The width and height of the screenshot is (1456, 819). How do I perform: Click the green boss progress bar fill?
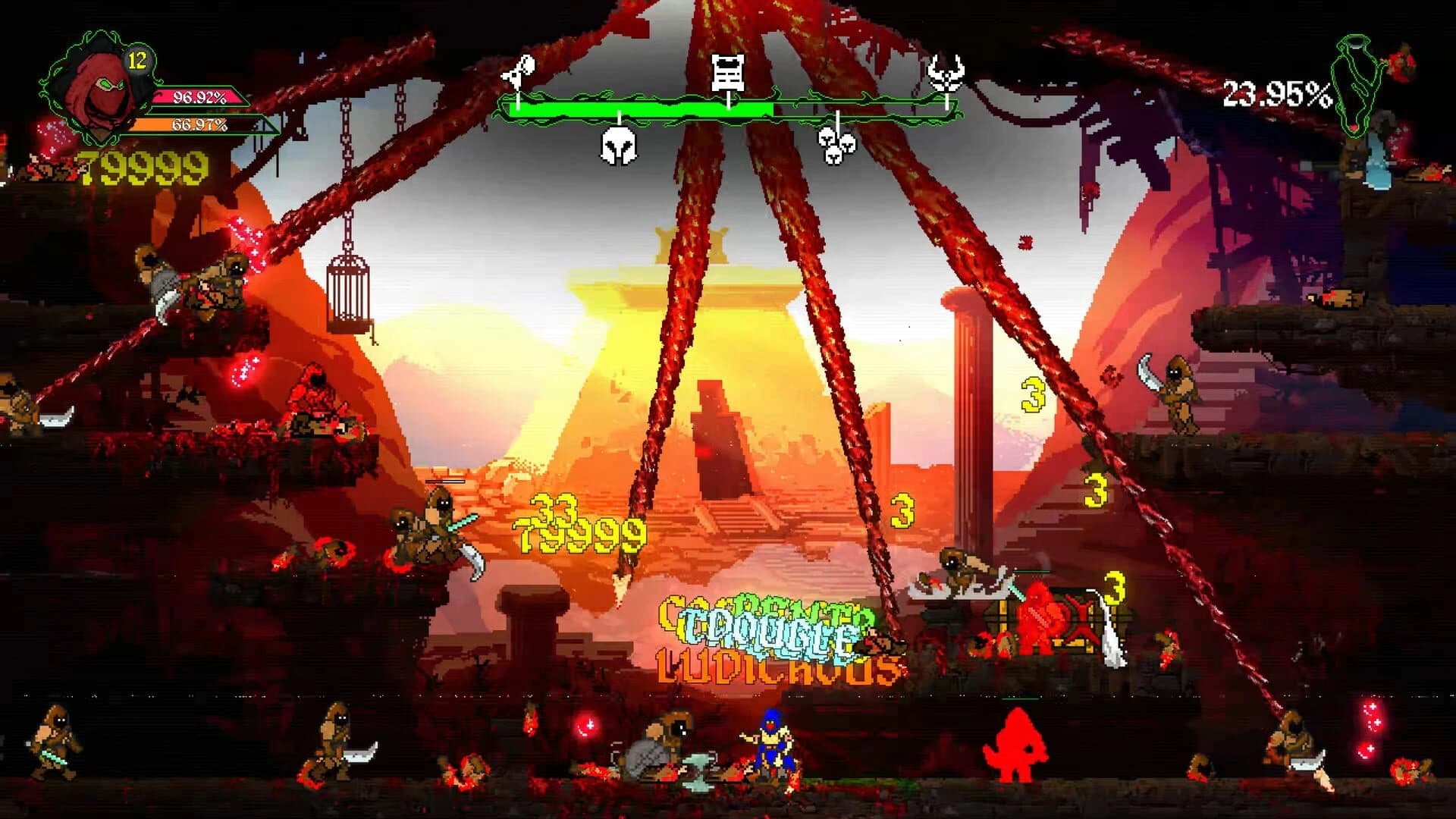[x=641, y=108]
